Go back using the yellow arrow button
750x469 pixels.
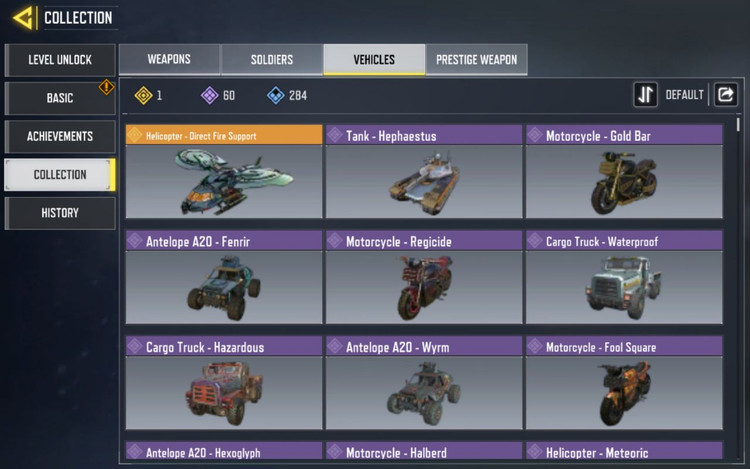[x=22, y=17]
